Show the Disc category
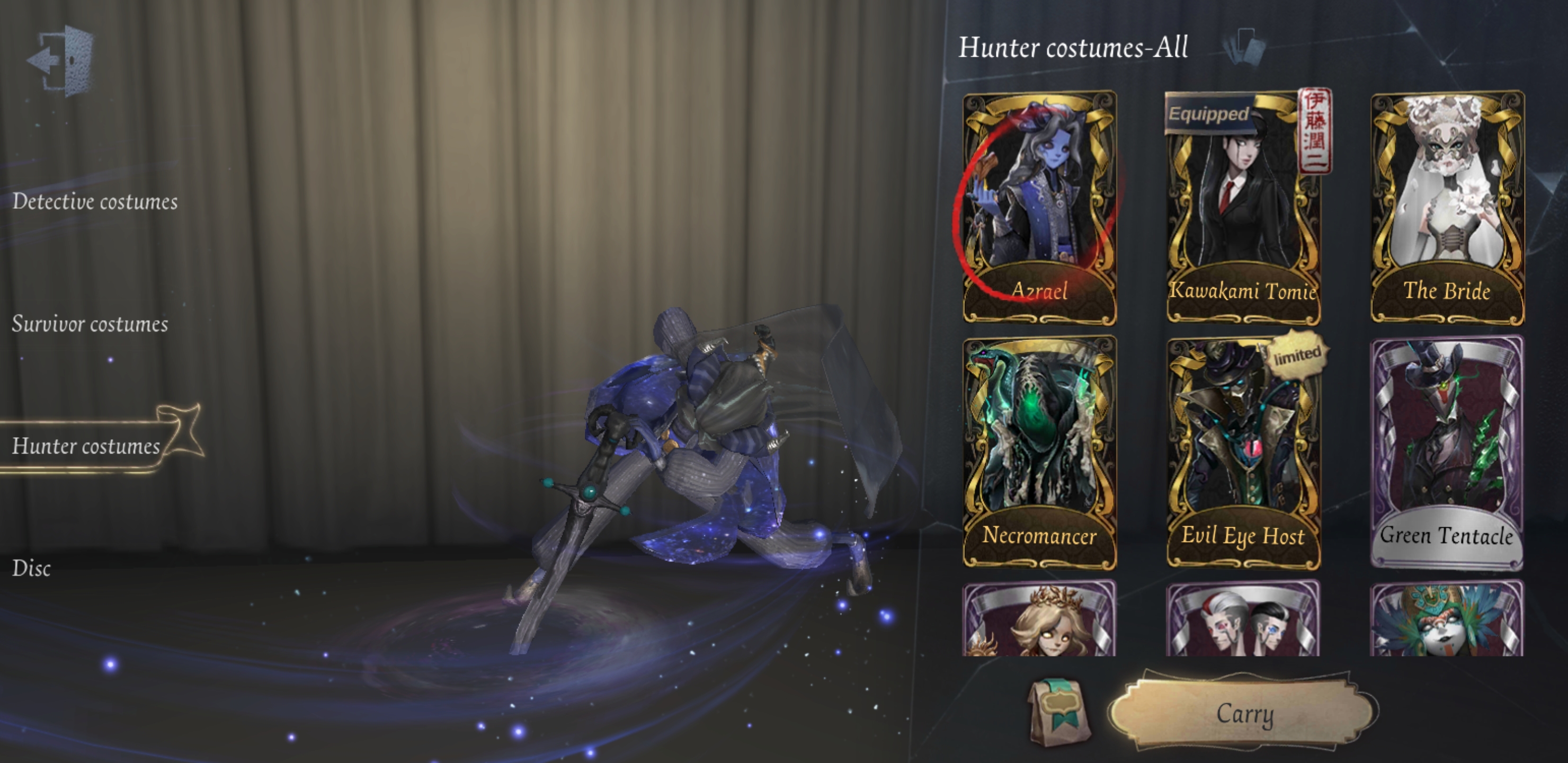 coord(32,568)
